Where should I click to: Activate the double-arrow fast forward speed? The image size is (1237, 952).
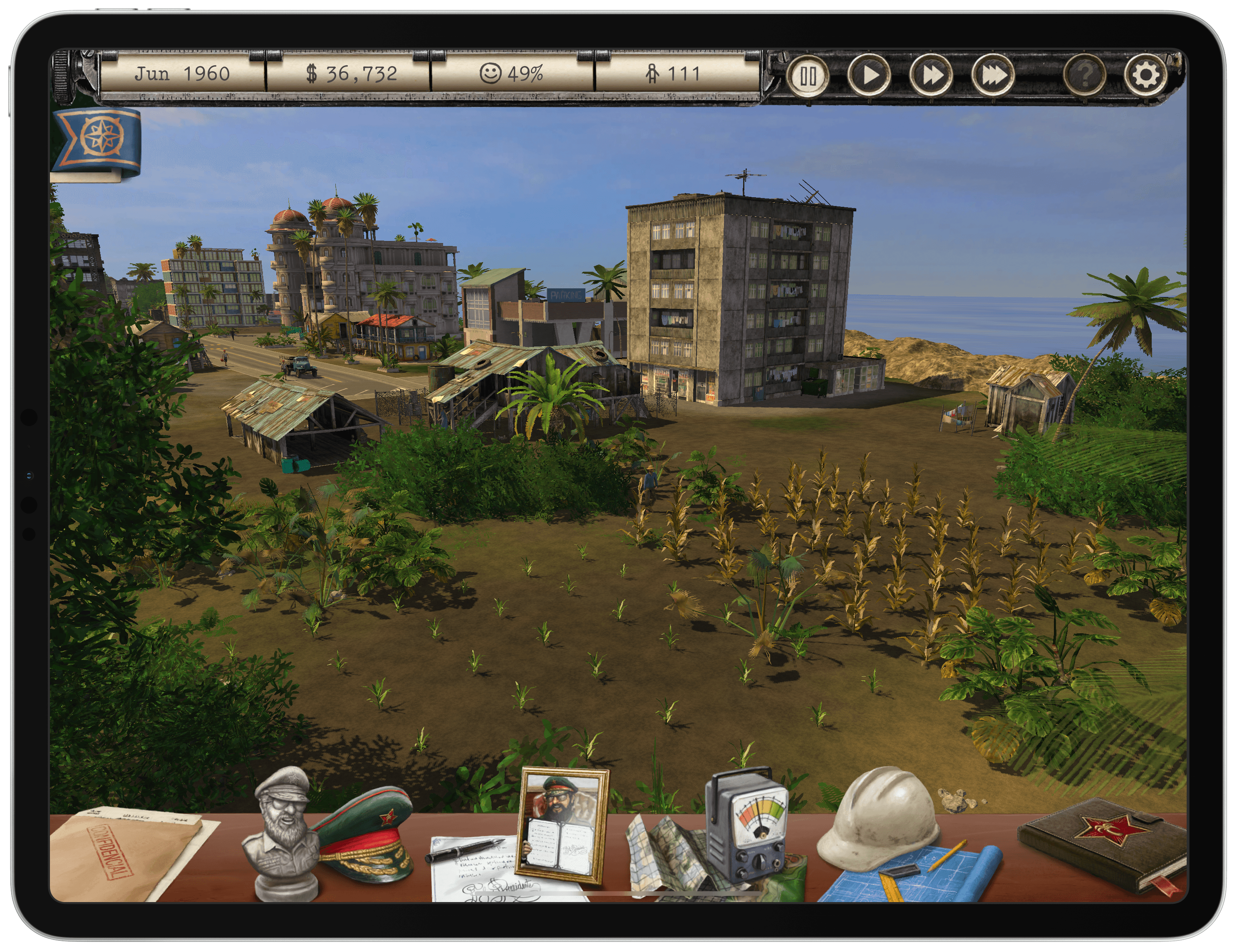click(x=932, y=75)
